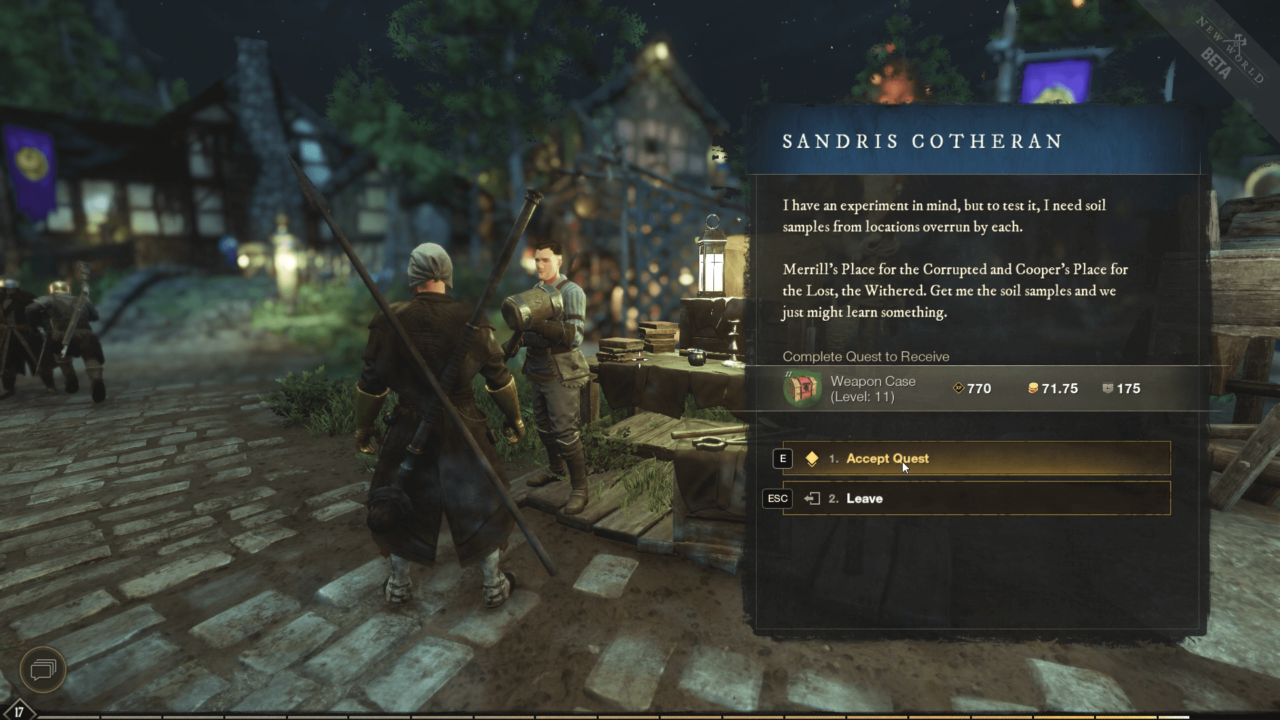Click the yellow quest diamond beside Accept Quest
This screenshot has width=1280, height=720.
tap(812, 458)
